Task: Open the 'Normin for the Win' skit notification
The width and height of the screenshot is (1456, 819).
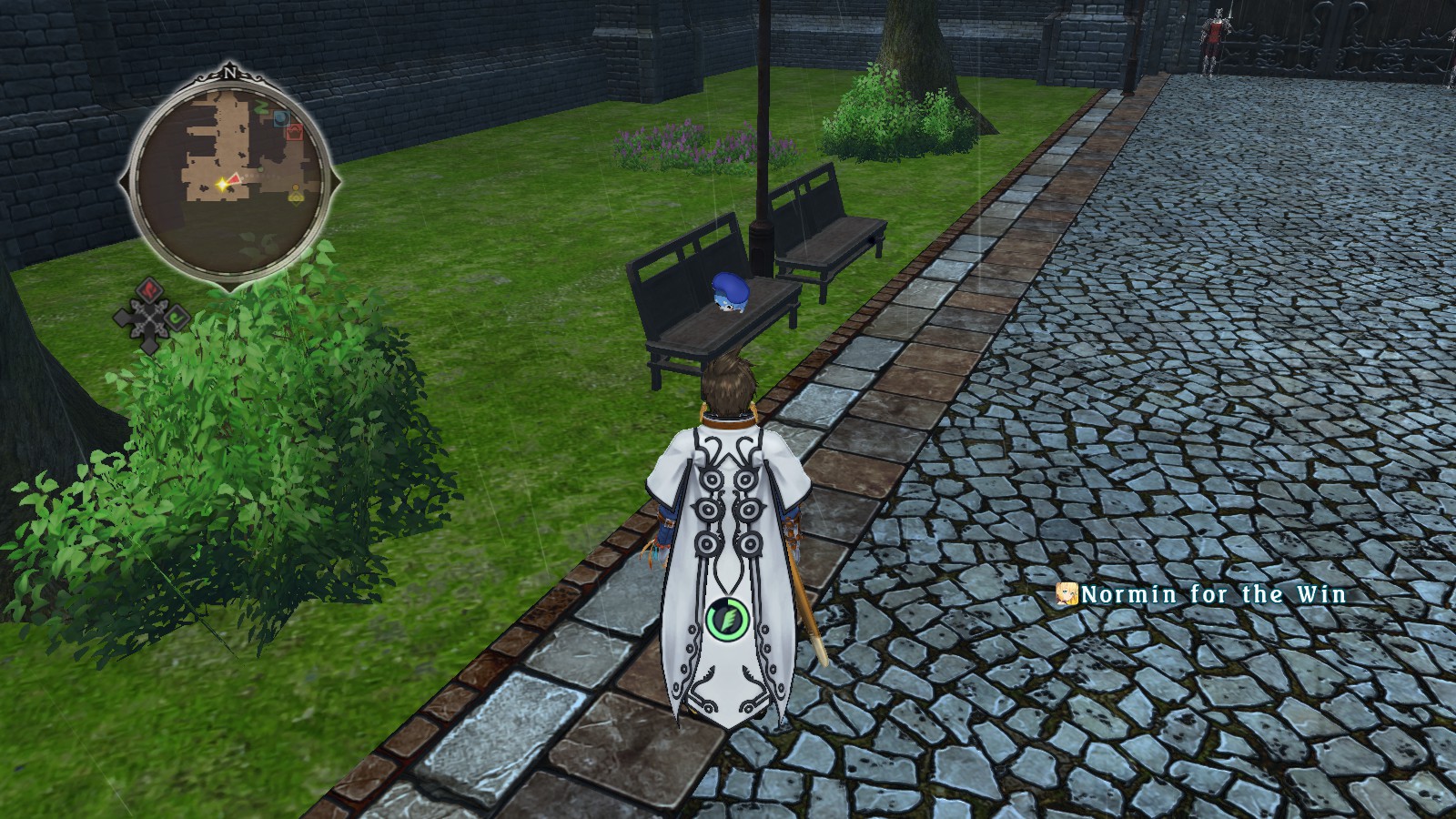Action: click(1210, 594)
